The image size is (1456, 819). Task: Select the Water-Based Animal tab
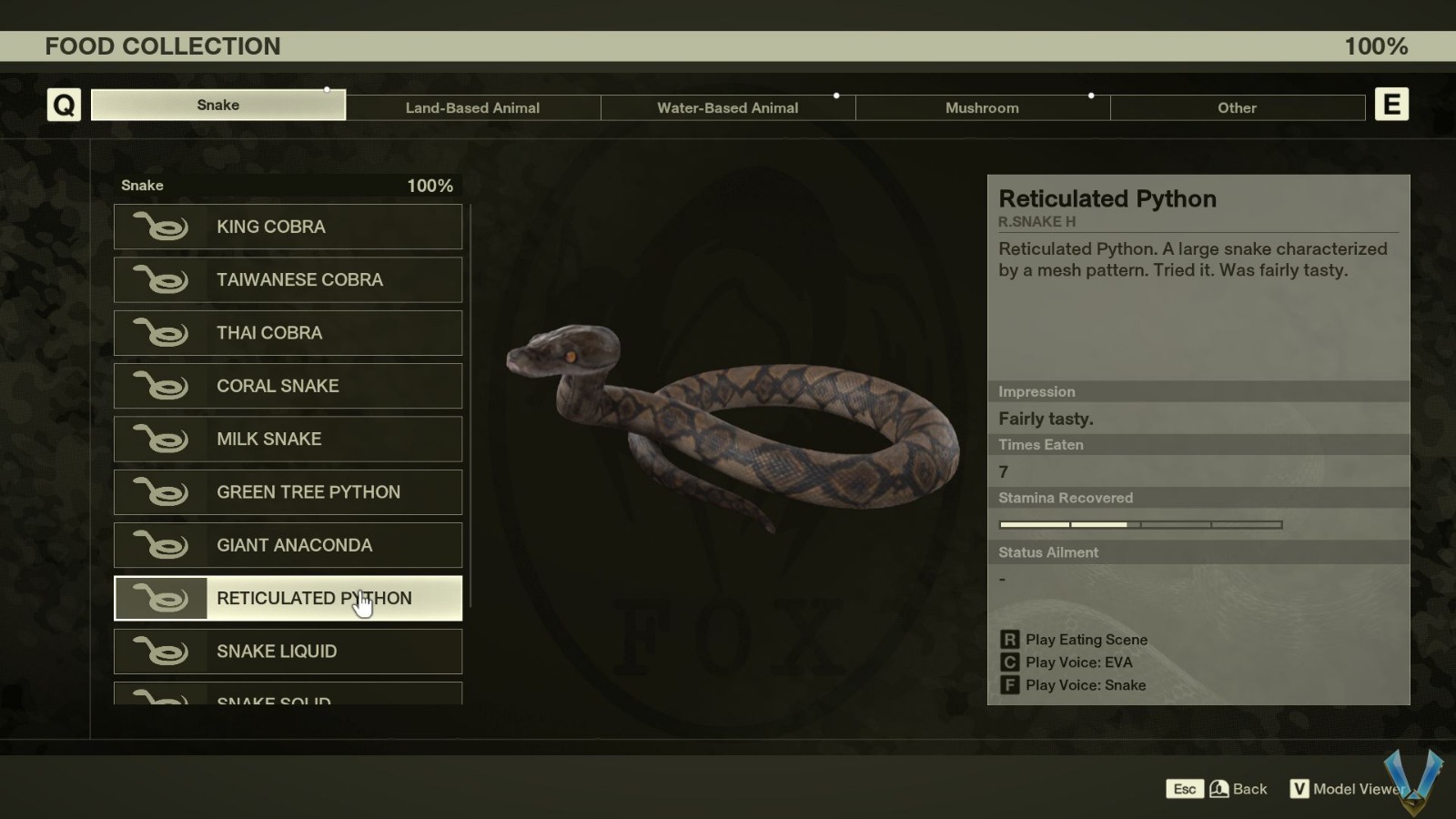(727, 107)
